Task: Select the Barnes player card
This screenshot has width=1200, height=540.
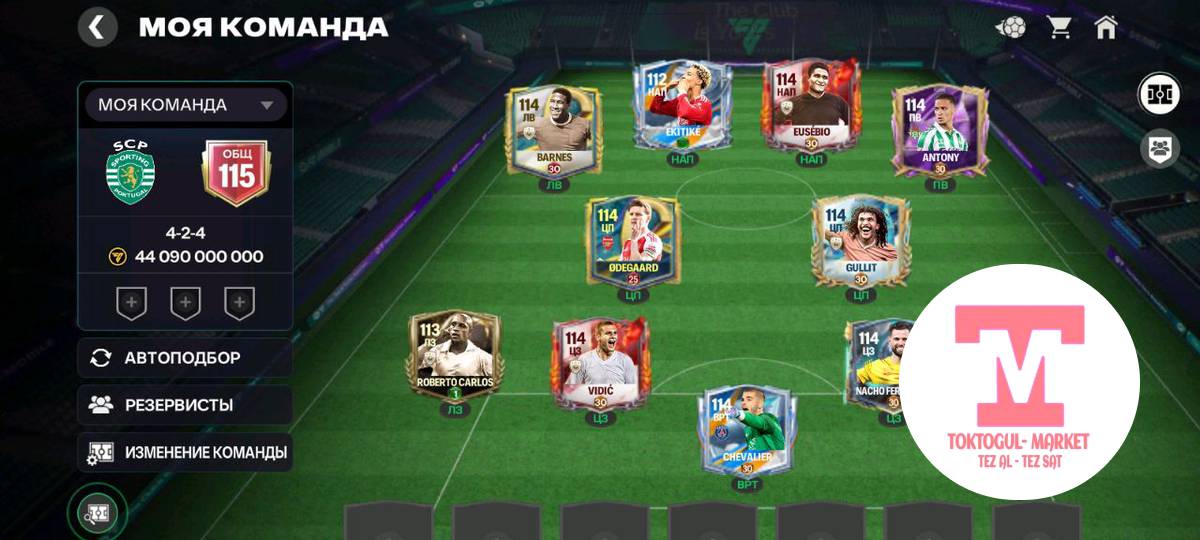Action: click(553, 130)
